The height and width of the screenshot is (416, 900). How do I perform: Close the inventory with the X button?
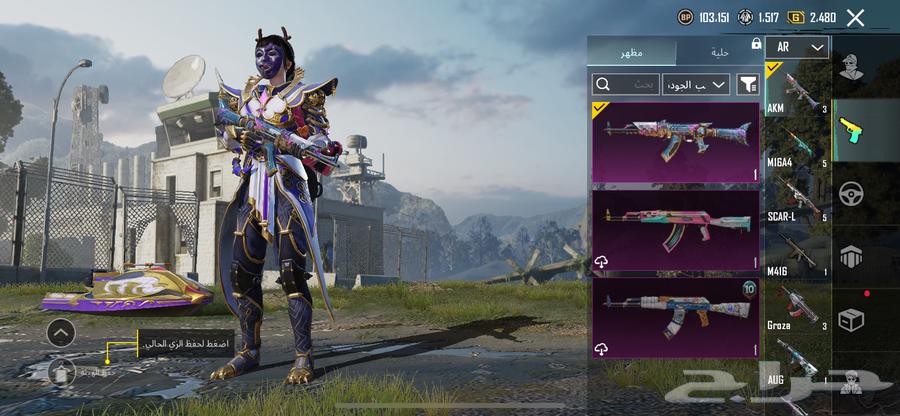pos(855,17)
